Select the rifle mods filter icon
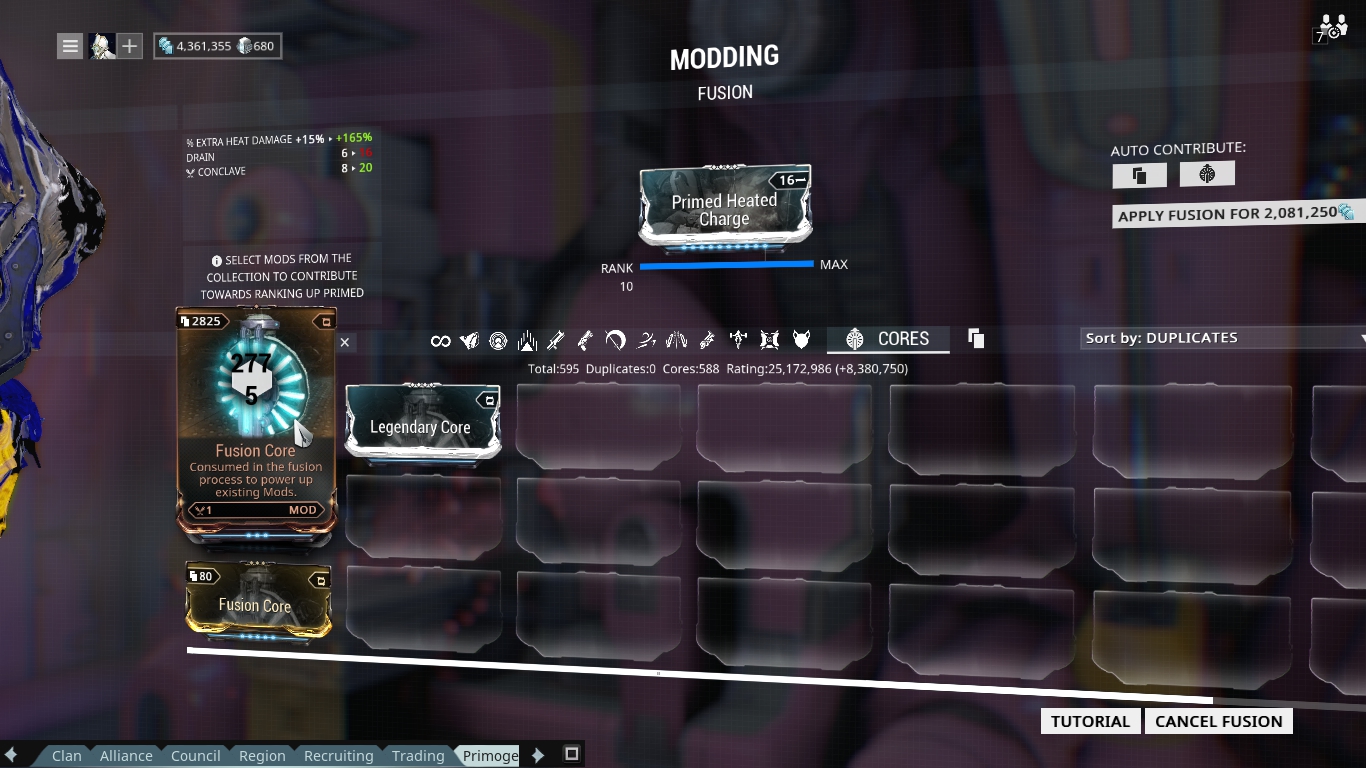Screen dimensions: 1366x768 click(x=555, y=340)
